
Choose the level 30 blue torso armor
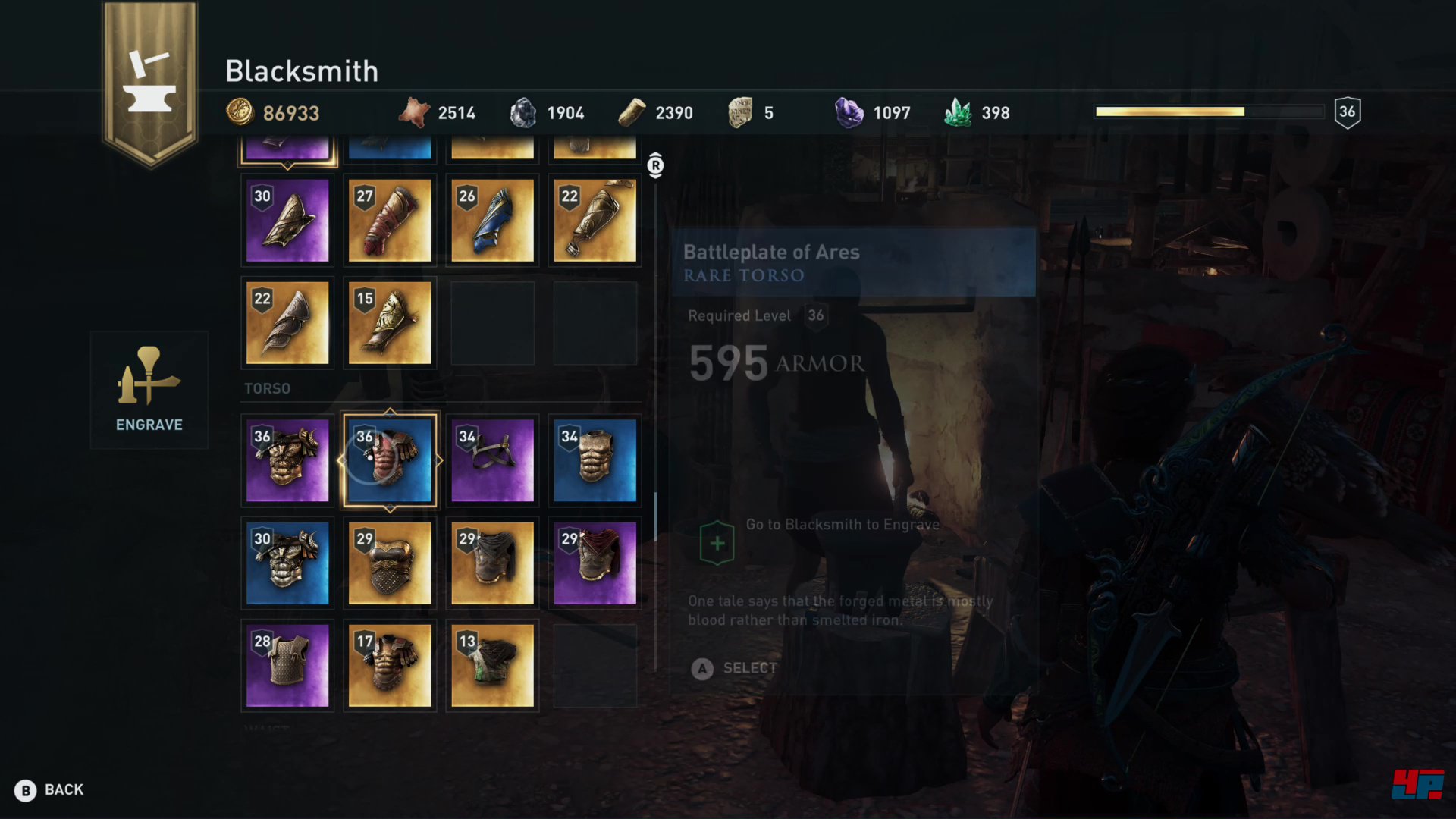[x=287, y=563]
